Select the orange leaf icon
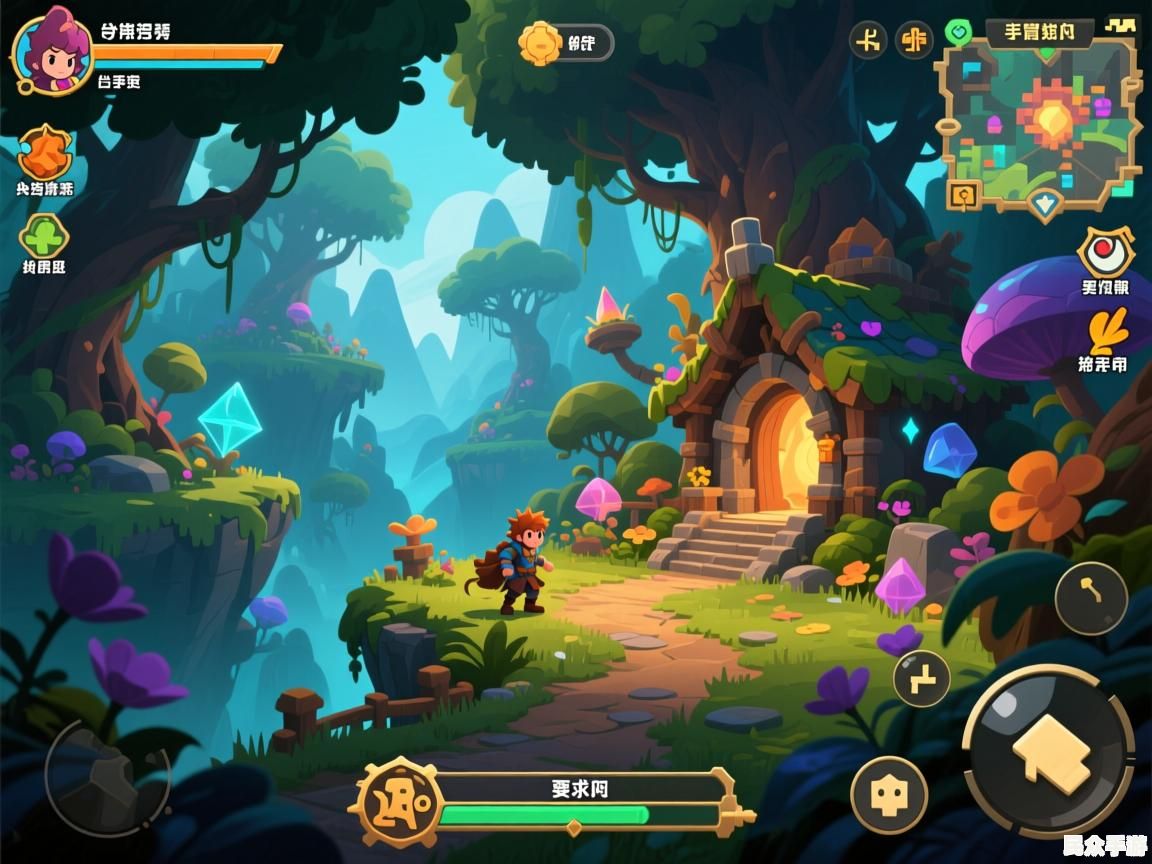Image resolution: width=1152 pixels, height=864 pixels. [x=1106, y=331]
